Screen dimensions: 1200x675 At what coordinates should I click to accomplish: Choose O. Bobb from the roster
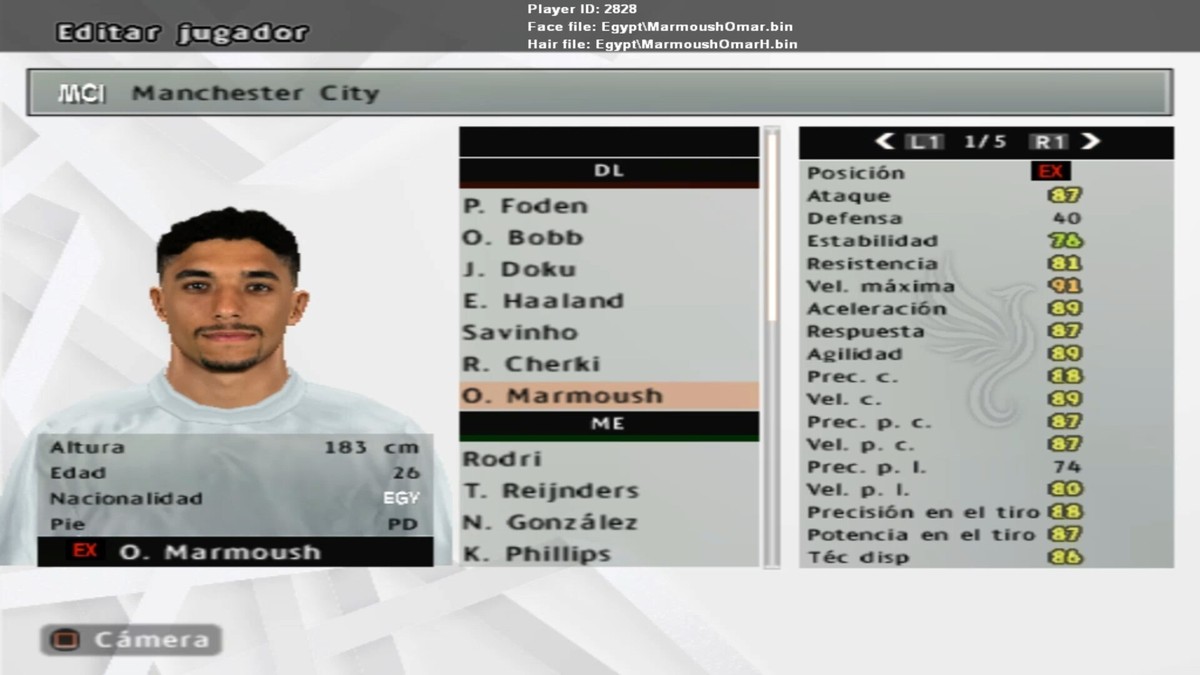tap(608, 238)
